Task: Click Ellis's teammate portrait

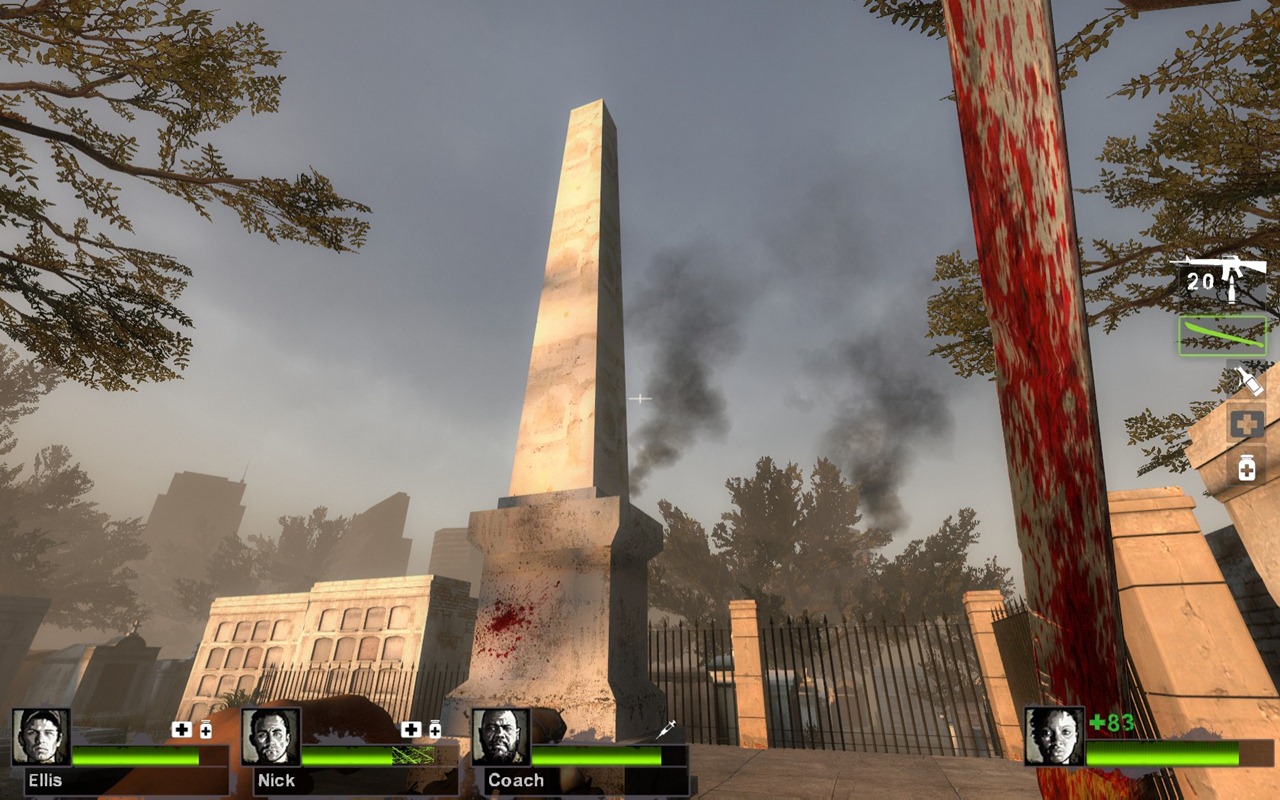Action: click(41, 737)
